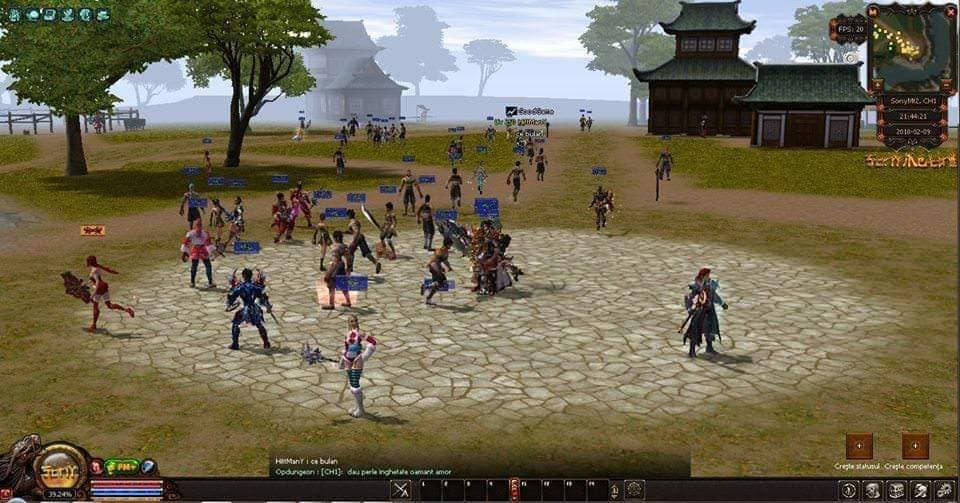Click the blue feather icon beside PM+
Viewport: 960px width, 503px height.
click(x=148, y=467)
